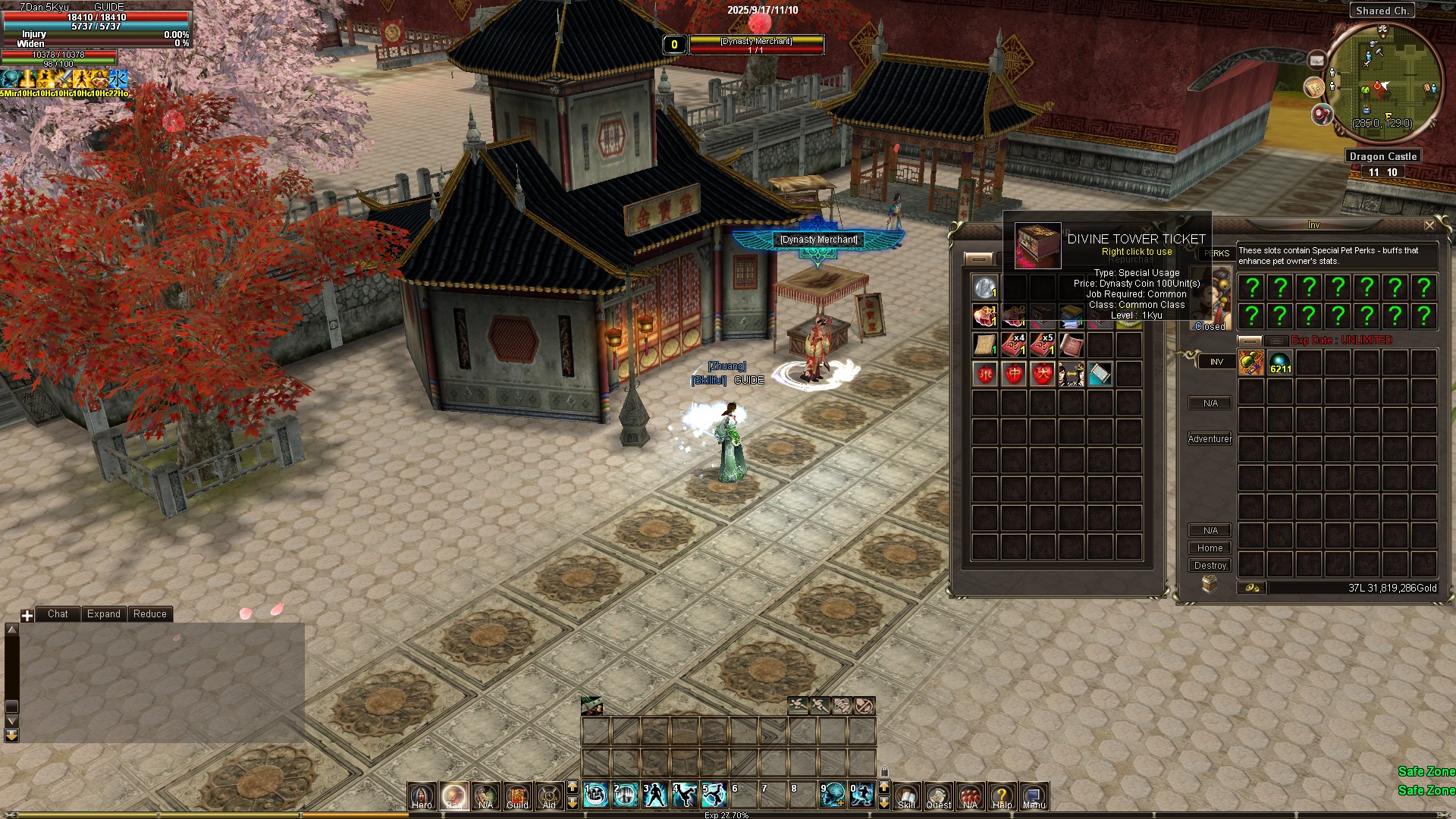
Task: Open the Bag from the bottom bar
Action: click(x=454, y=795)
